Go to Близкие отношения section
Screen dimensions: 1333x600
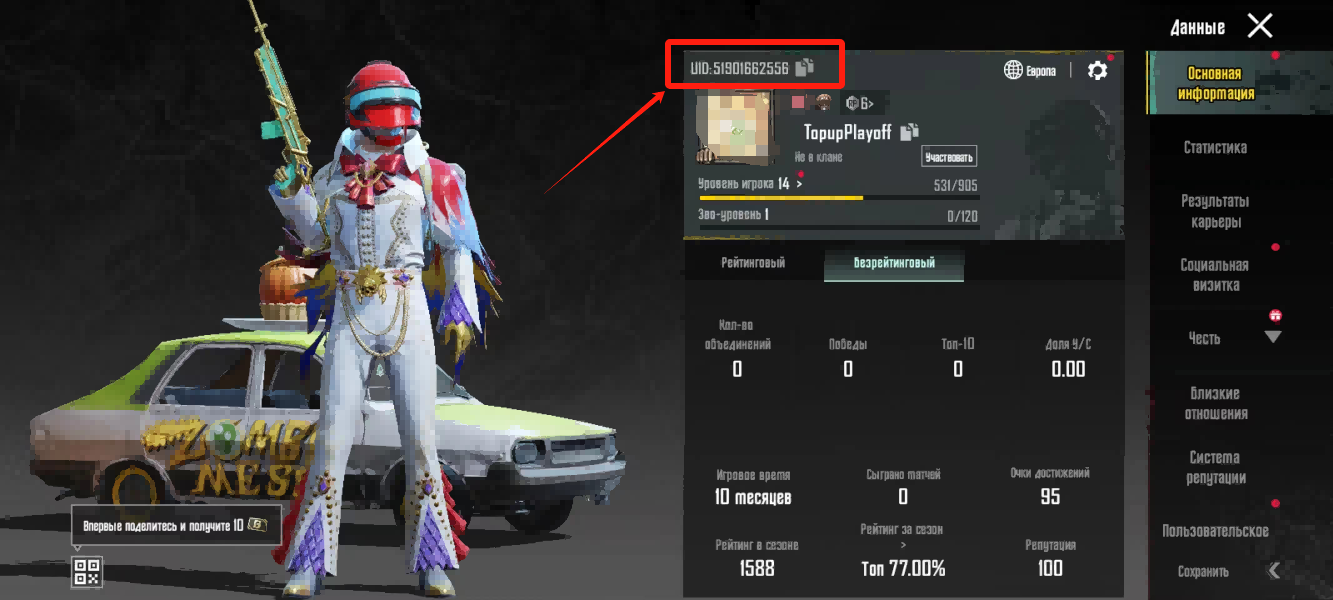(1215, 403)
